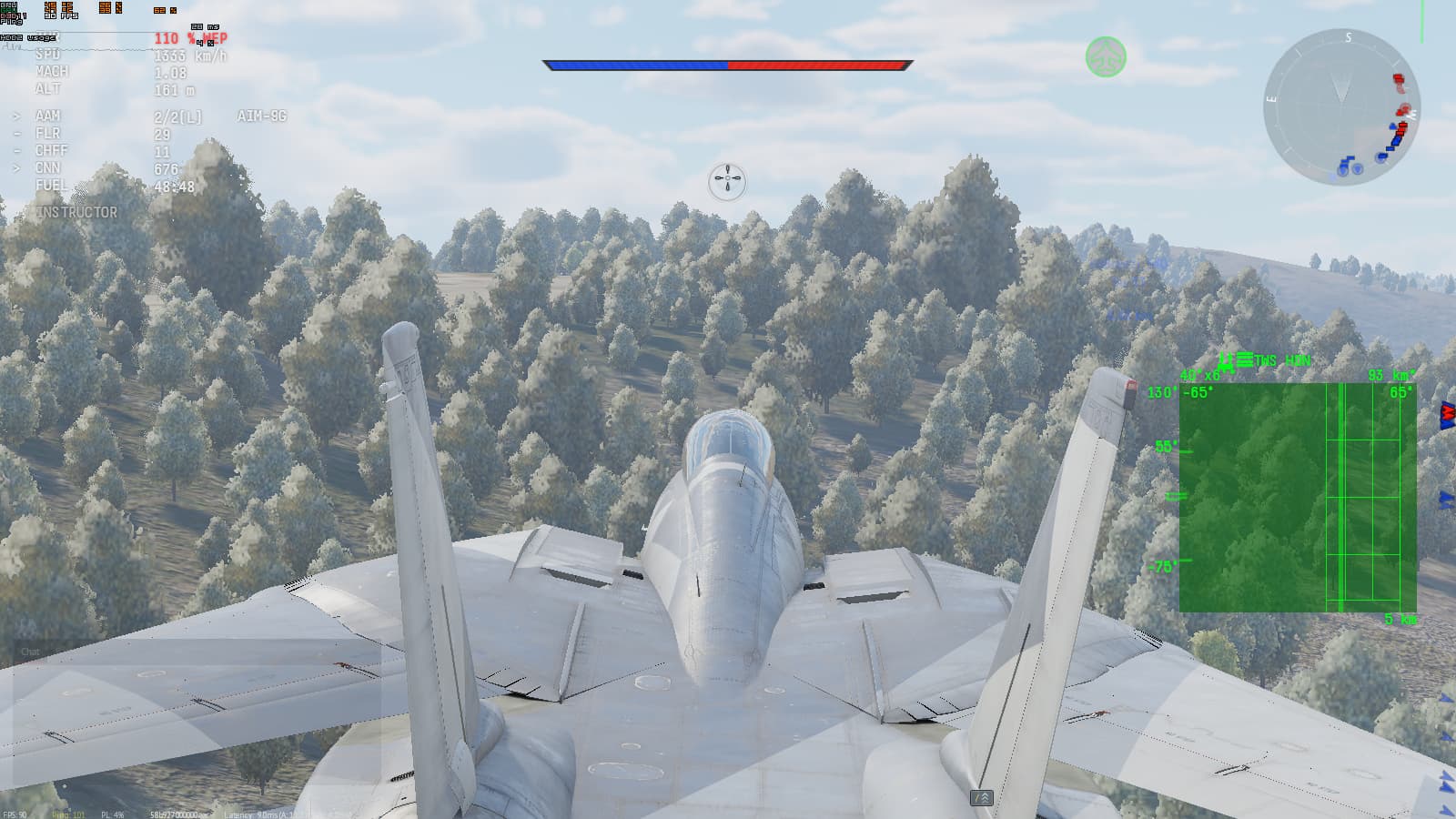Click the red enemy marker on the radar edge
The height and width of the screenshot is (819, 1456).
point(1447,411)
